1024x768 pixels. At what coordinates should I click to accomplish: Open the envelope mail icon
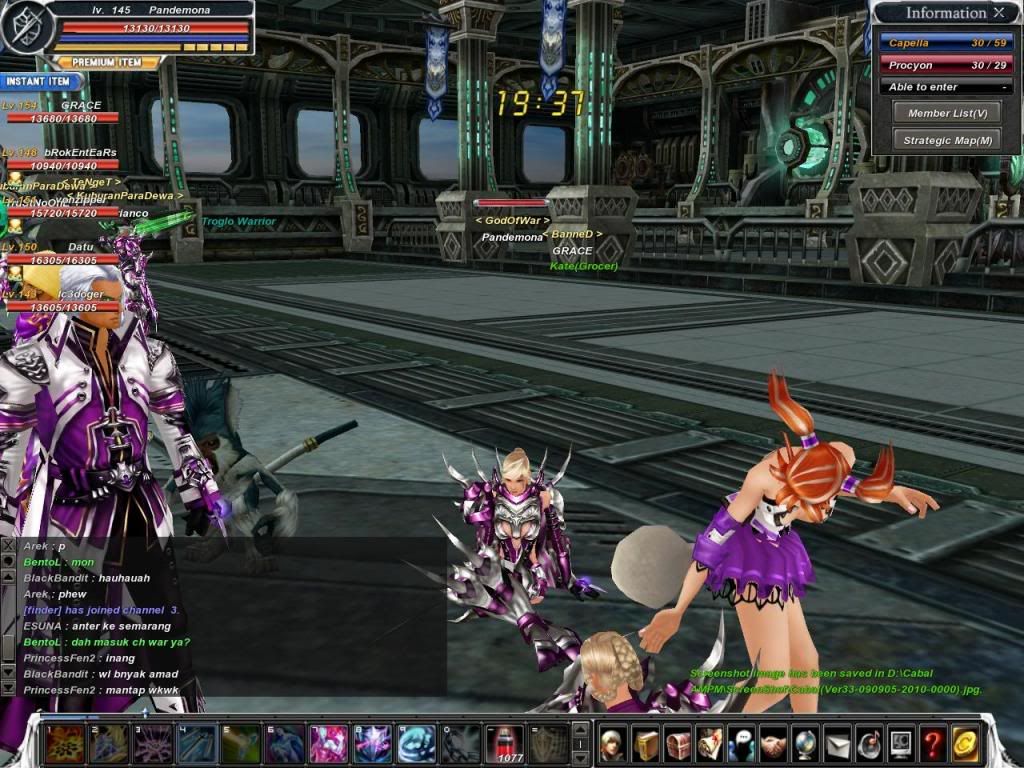point(838,744)
